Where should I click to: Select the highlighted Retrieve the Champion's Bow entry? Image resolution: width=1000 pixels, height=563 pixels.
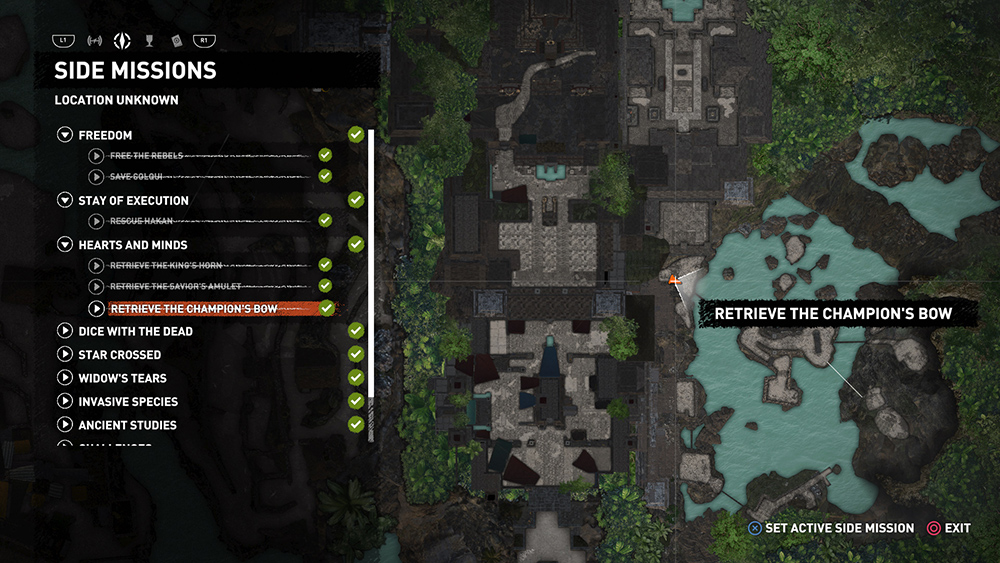194,309
